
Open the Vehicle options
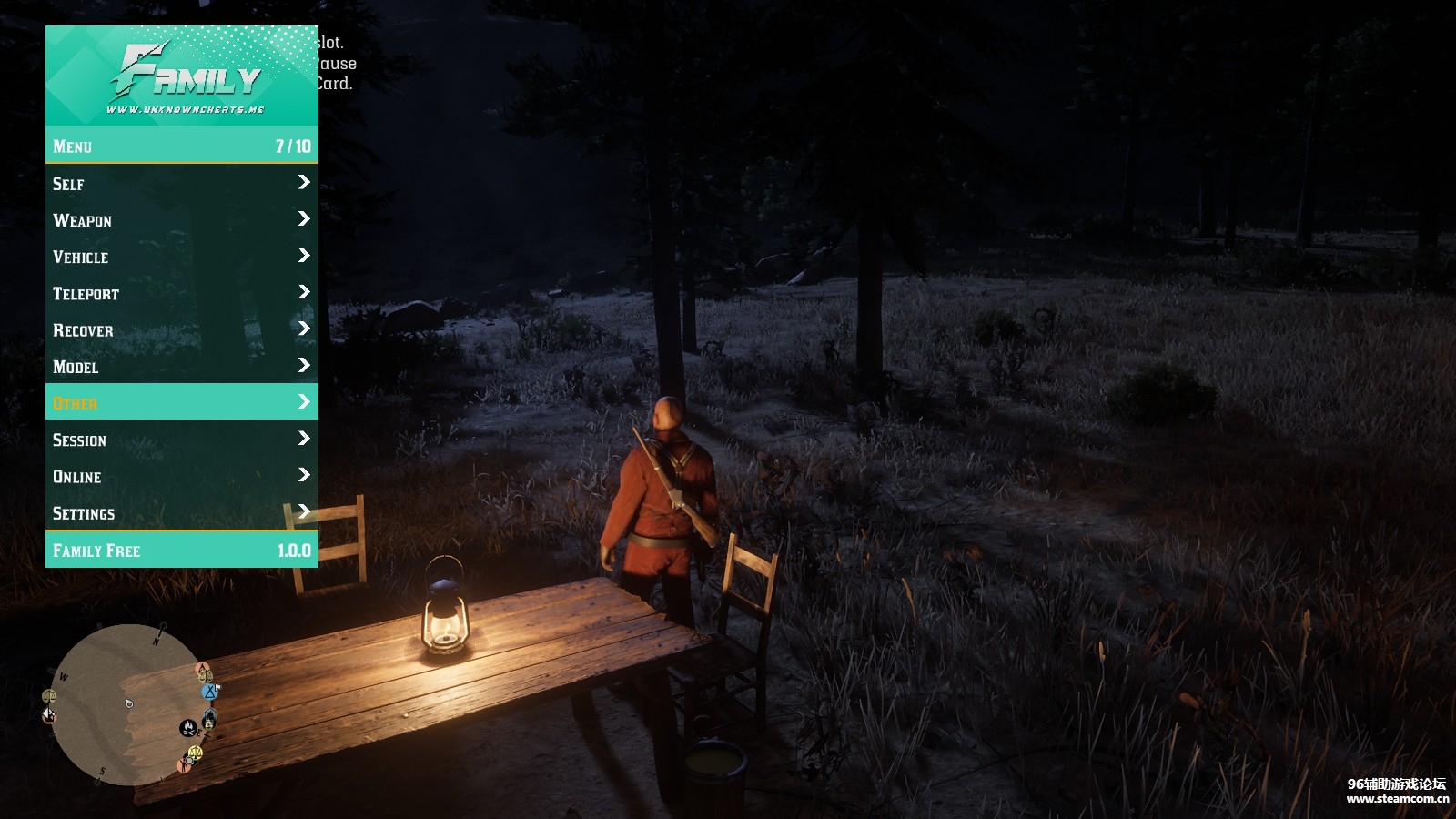(181, 257)
